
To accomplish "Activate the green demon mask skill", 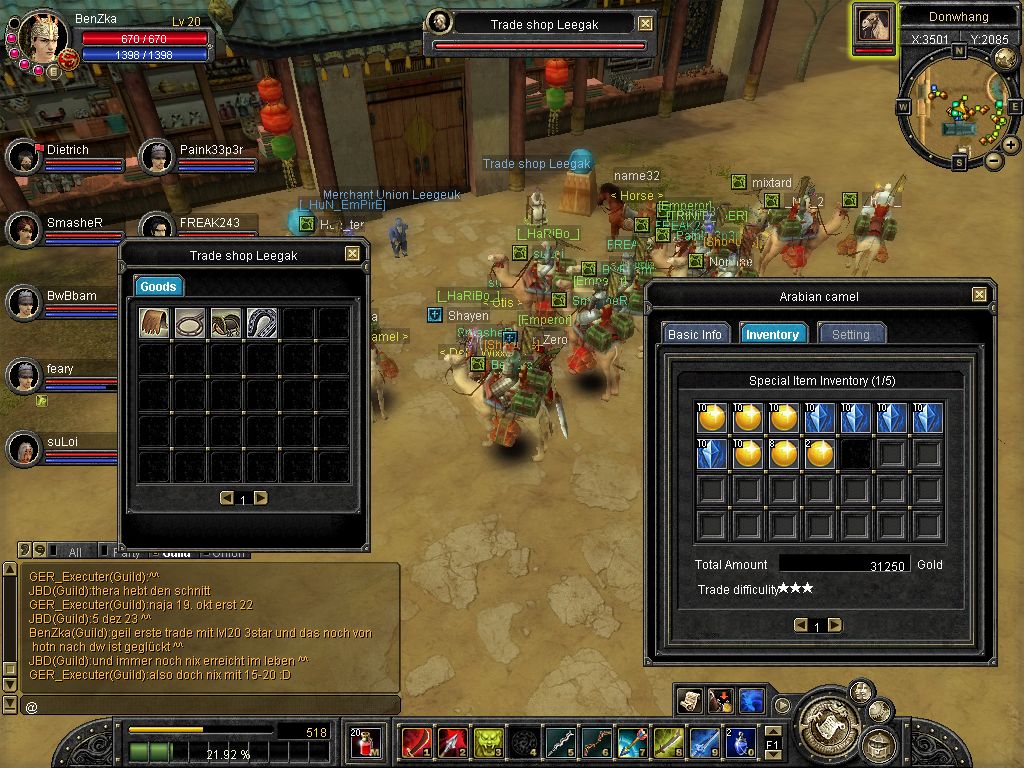I will click(x=487, y=742).
